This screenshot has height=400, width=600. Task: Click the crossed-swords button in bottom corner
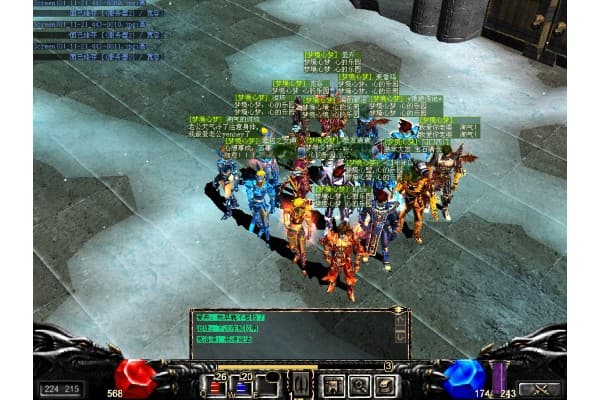[x=539, y=388]
